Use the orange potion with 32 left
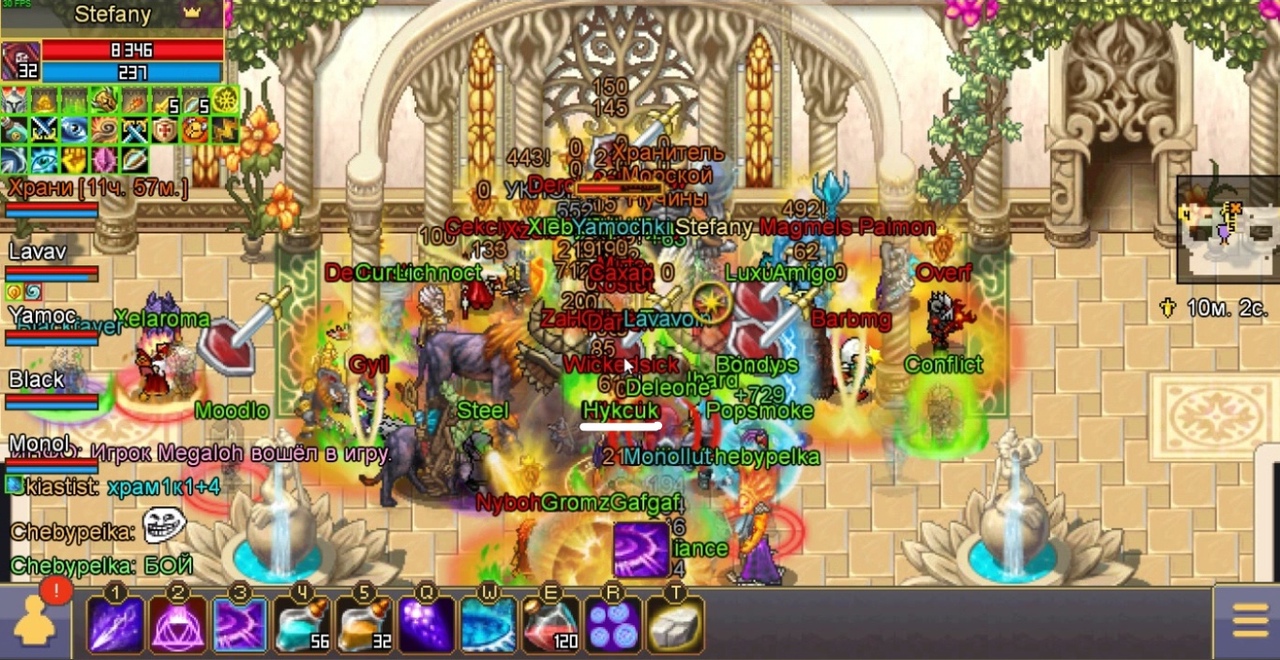Image resolution: width=1280 pixels, height=660 pixels. pyautogui.click(x=364, y=625)
